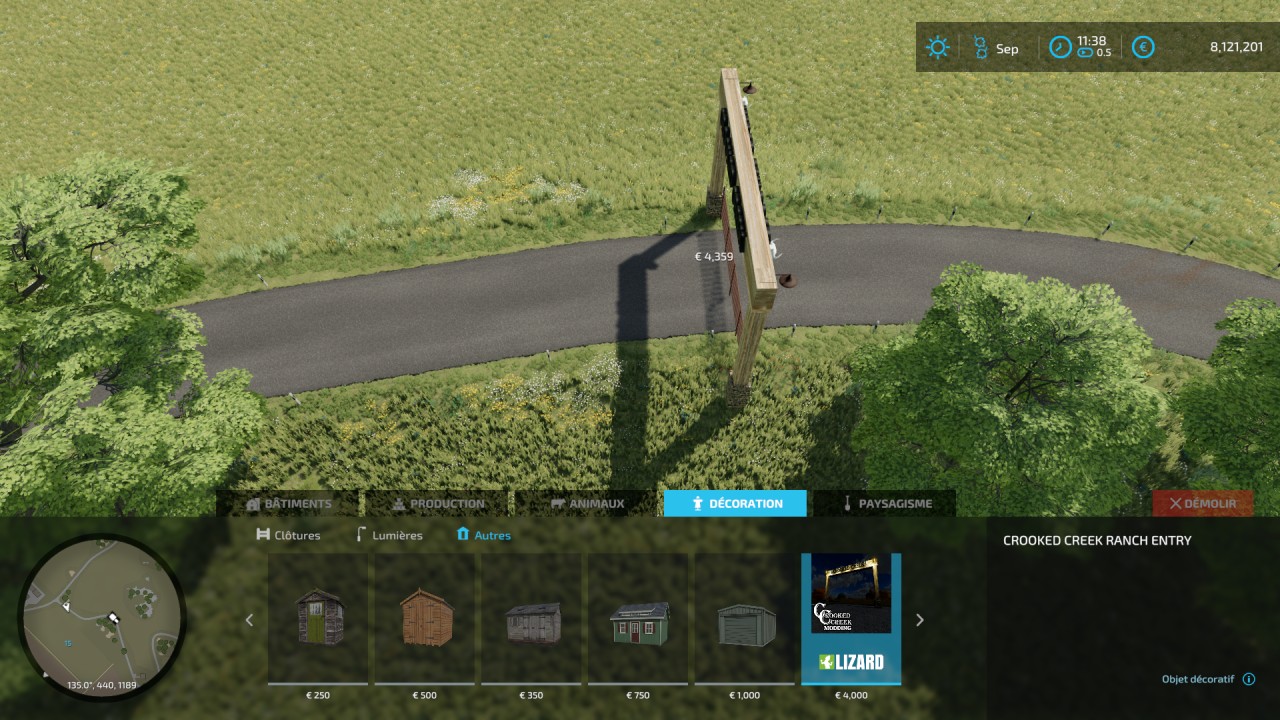This screenshot has height=720, width=1280.
Task: Switch to the Production tab
Action: coord(438,504)
